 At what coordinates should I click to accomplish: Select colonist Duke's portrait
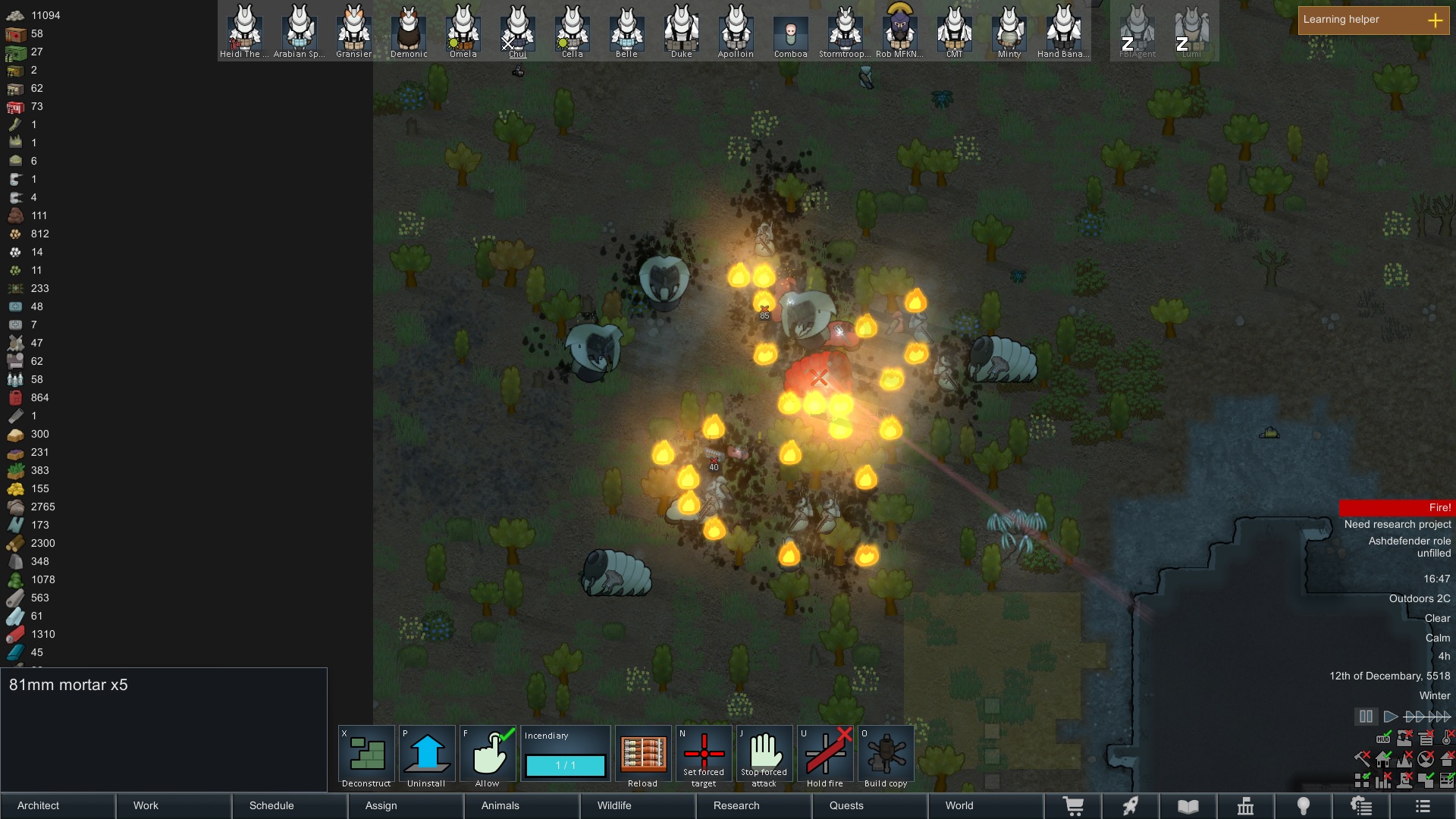pyautogui.click(x=681, y=30)
